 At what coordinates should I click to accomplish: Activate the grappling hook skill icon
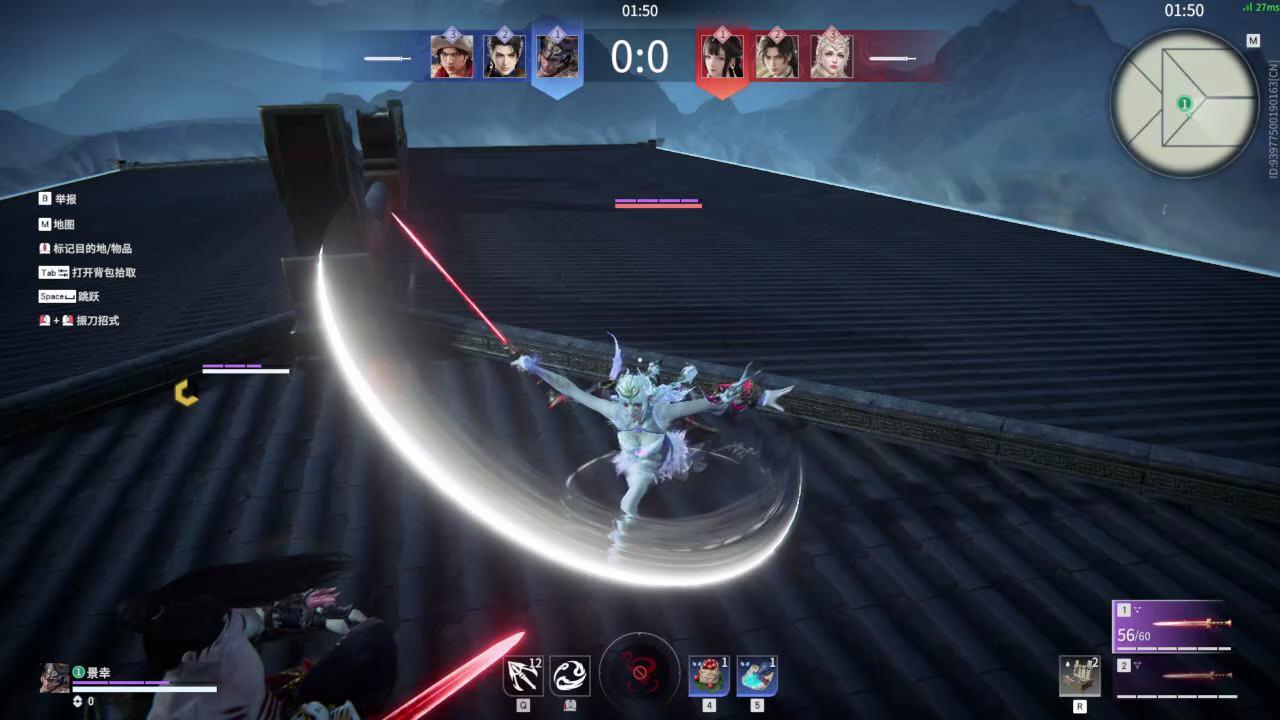[x=523, y=676]
